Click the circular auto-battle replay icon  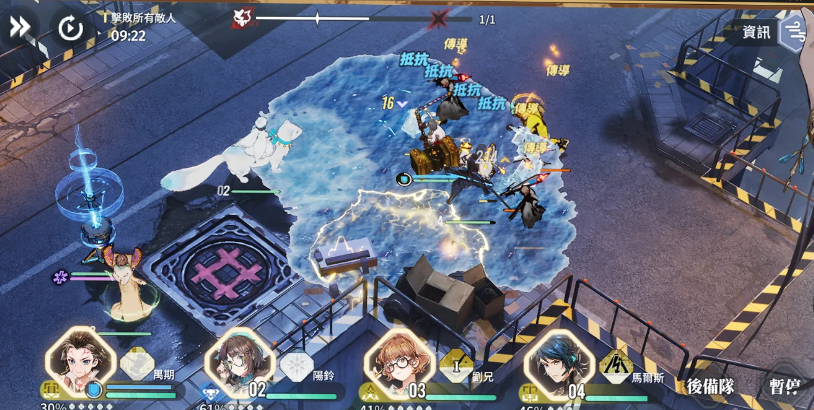click(70, 27)
